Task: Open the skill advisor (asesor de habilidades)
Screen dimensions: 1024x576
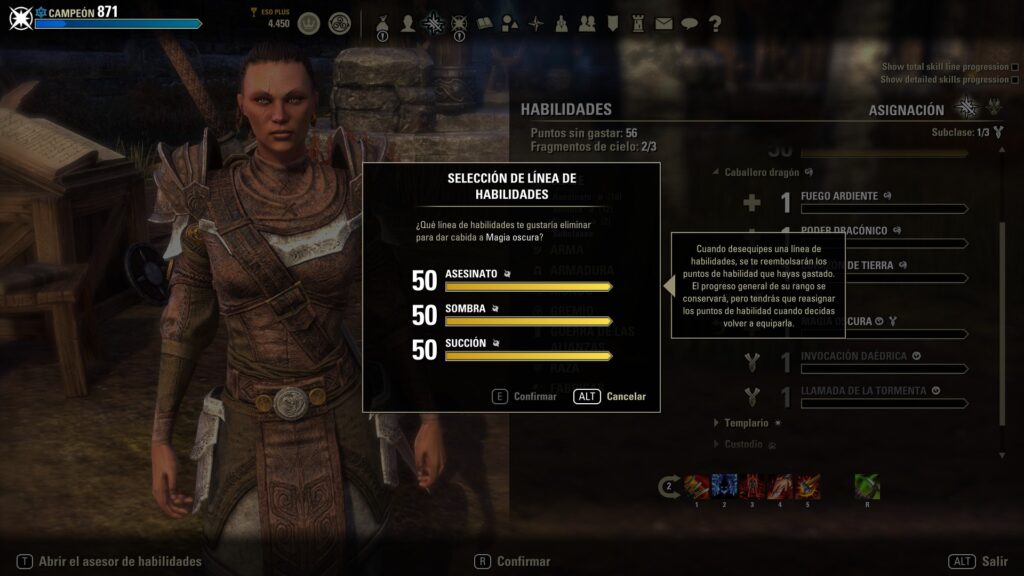Action: pyautogui.click(x=110, y=562)
